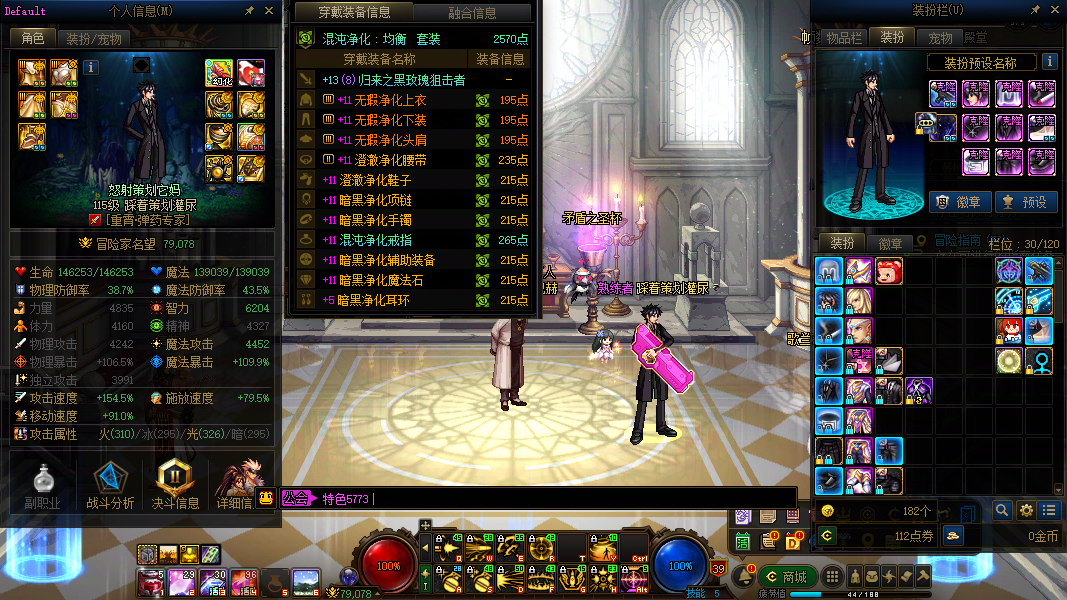
Task: Open the 预设 preset button
Action: coord(1023,201)
